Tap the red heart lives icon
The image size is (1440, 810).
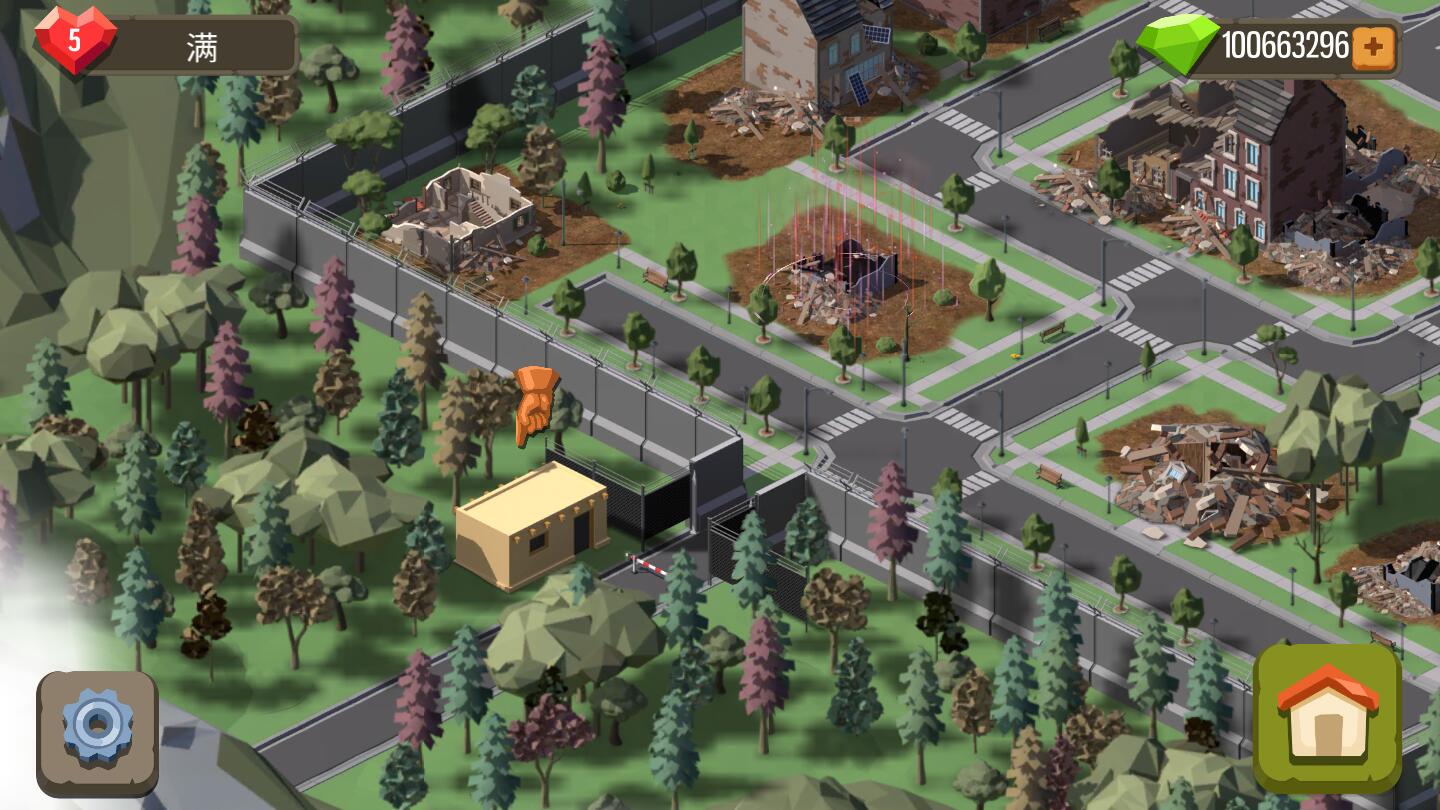tap(75, 41)
